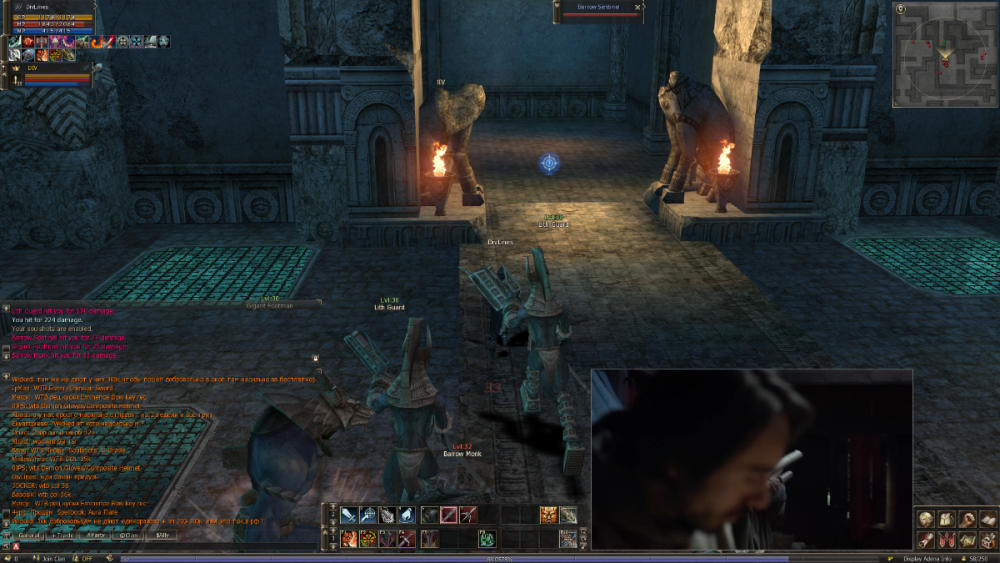This screenshot has width=1000, height=563.
Task: Switch to the Ally chat tab
Action: pyautogui.click(x=161, y=536)
